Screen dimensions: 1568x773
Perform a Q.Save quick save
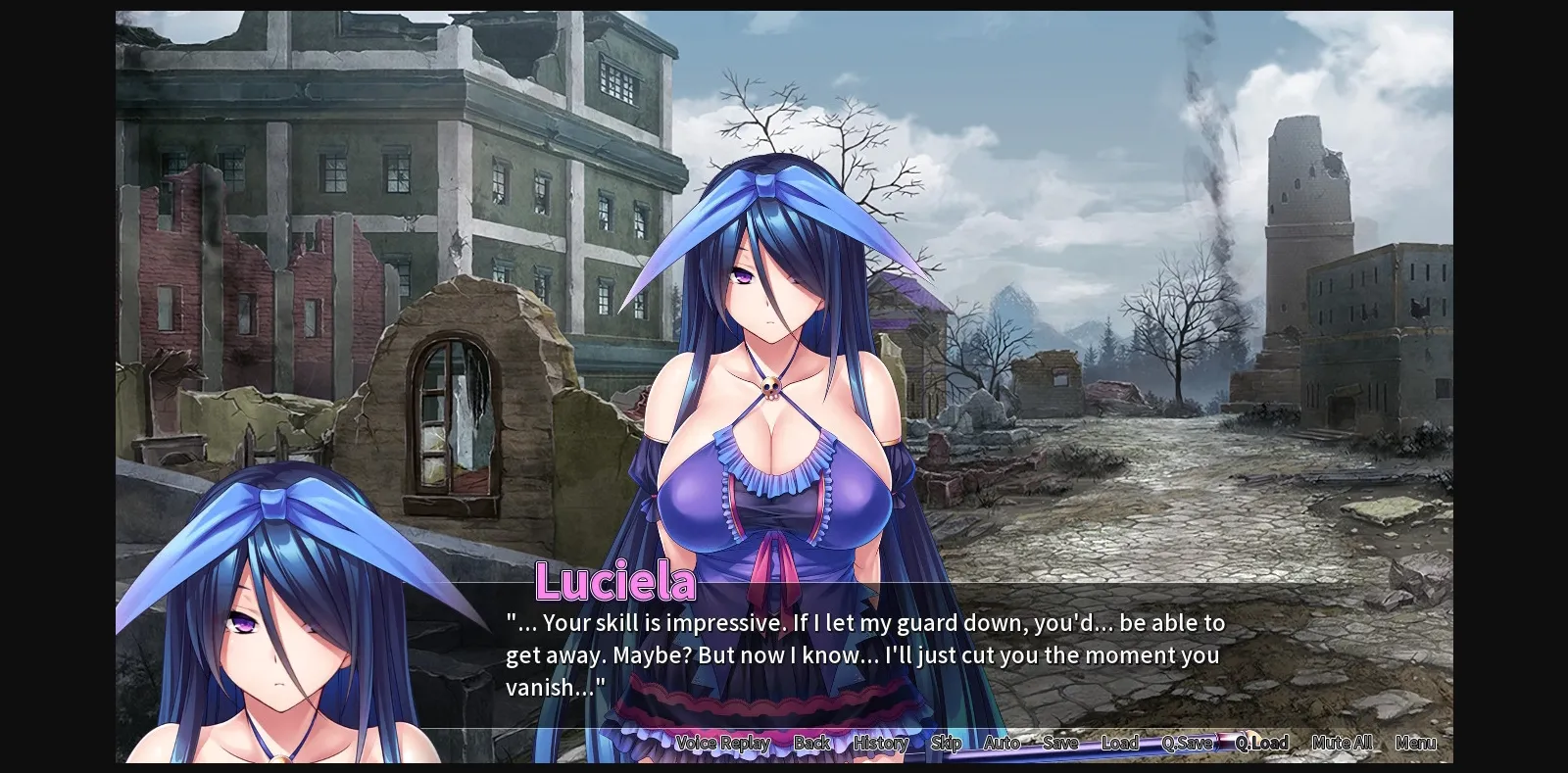point(1187,744)
